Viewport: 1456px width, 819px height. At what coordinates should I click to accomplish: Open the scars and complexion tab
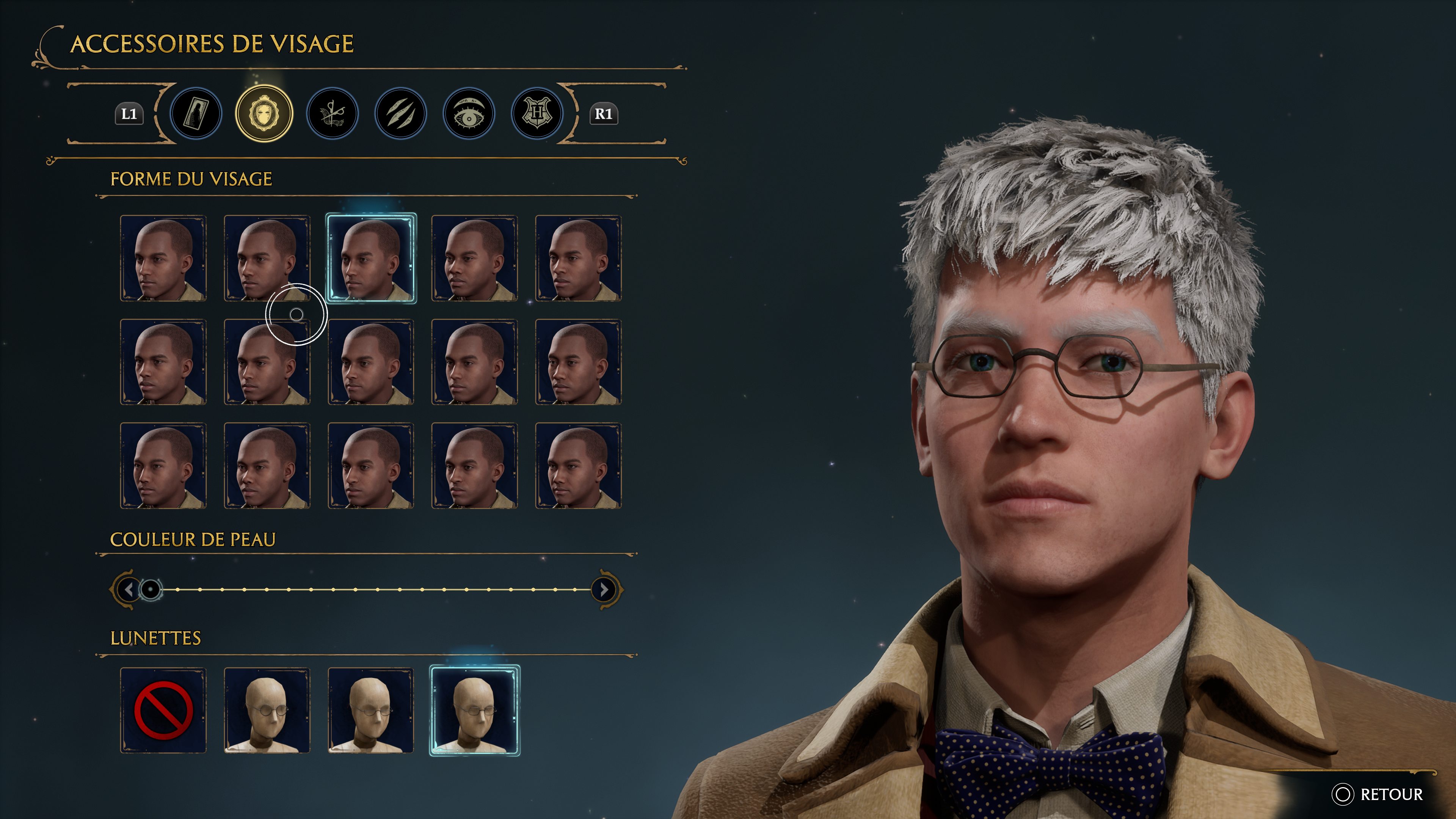click(x=401, y=113)
